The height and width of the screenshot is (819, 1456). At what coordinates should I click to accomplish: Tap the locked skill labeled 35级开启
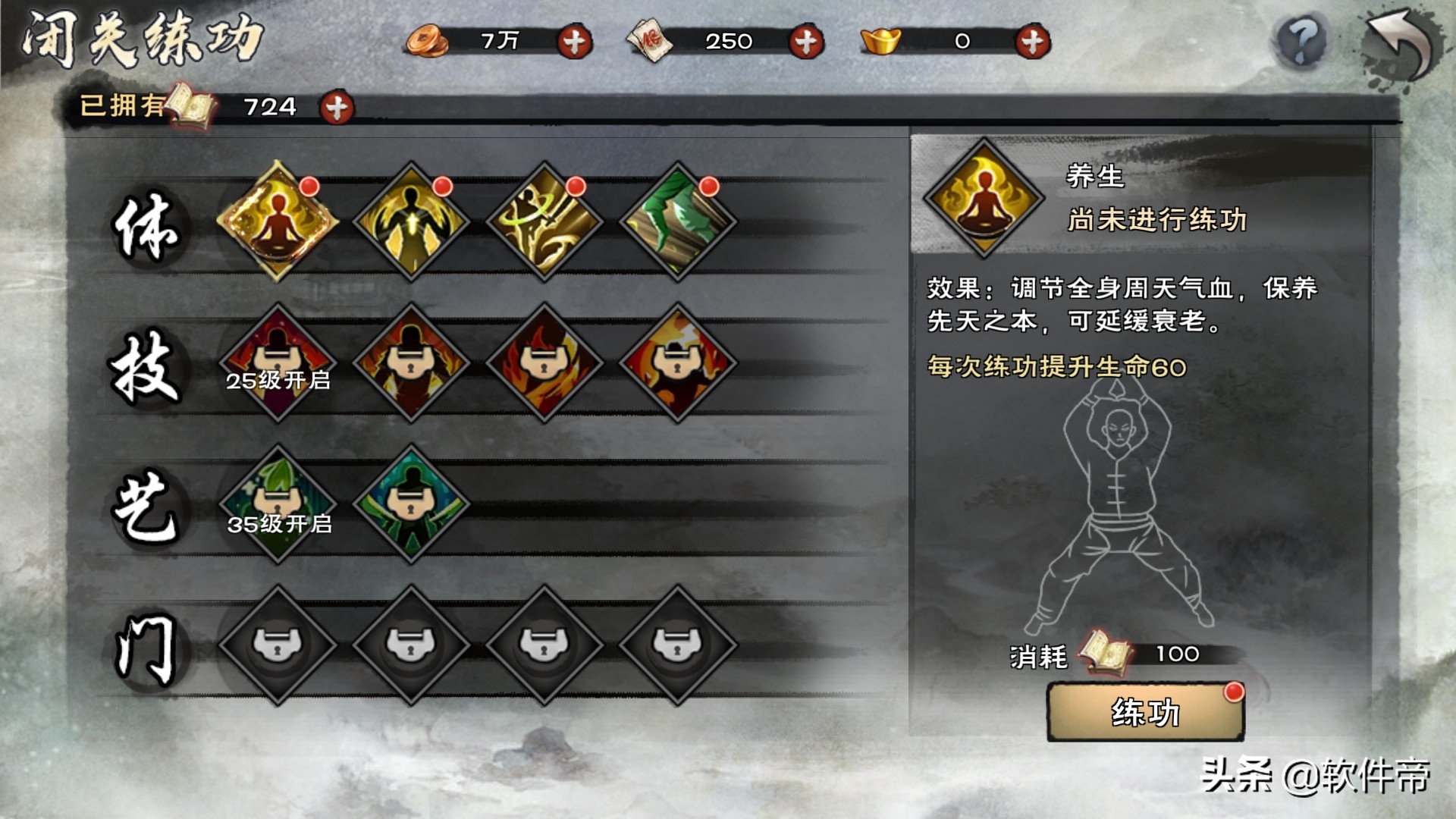(x=278, y=504)
